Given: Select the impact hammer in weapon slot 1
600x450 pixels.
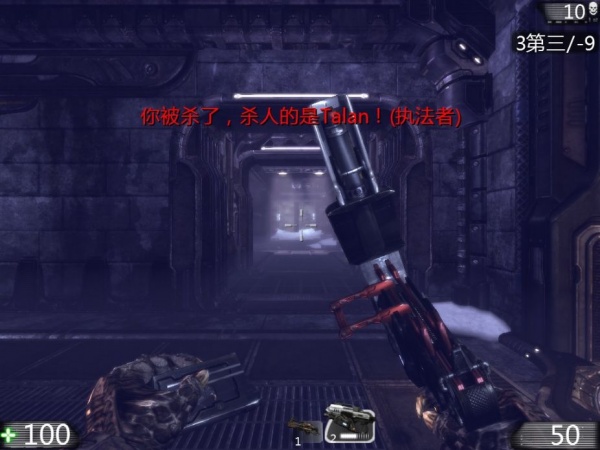Looking at the screenshot, I should (304, 429).
